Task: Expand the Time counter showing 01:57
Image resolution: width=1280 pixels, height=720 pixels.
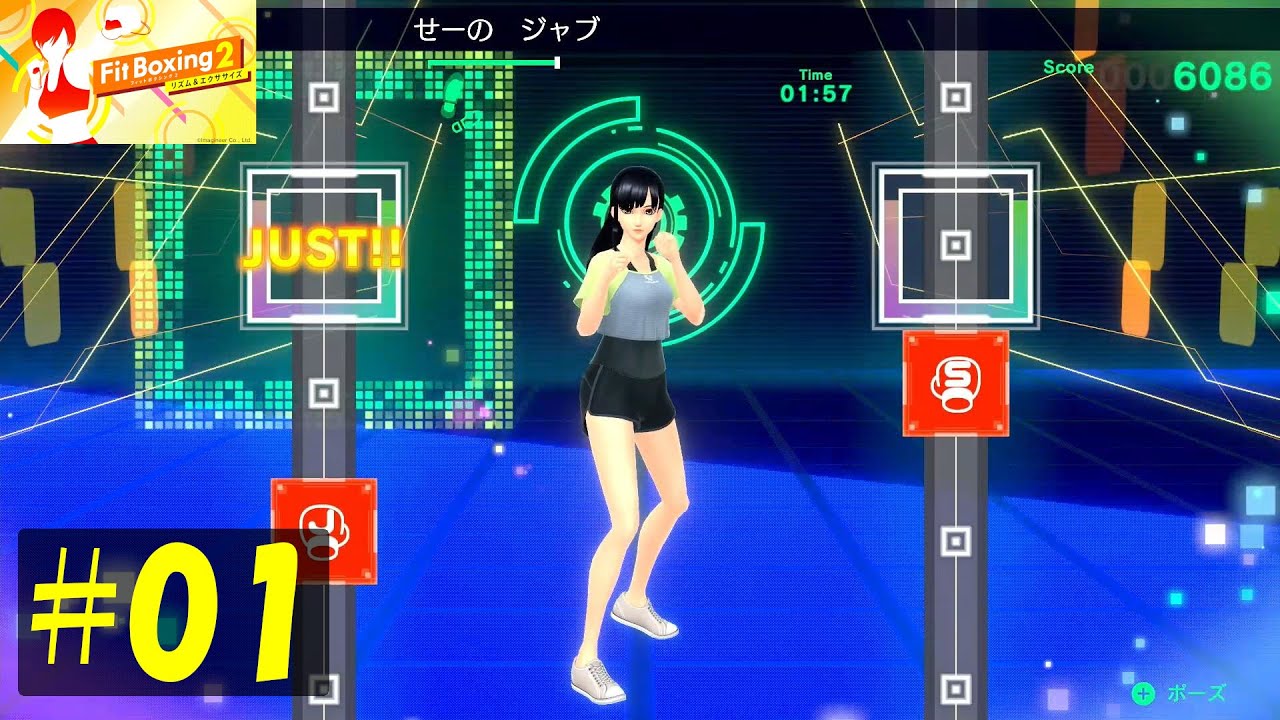Action: pos(817,82)
